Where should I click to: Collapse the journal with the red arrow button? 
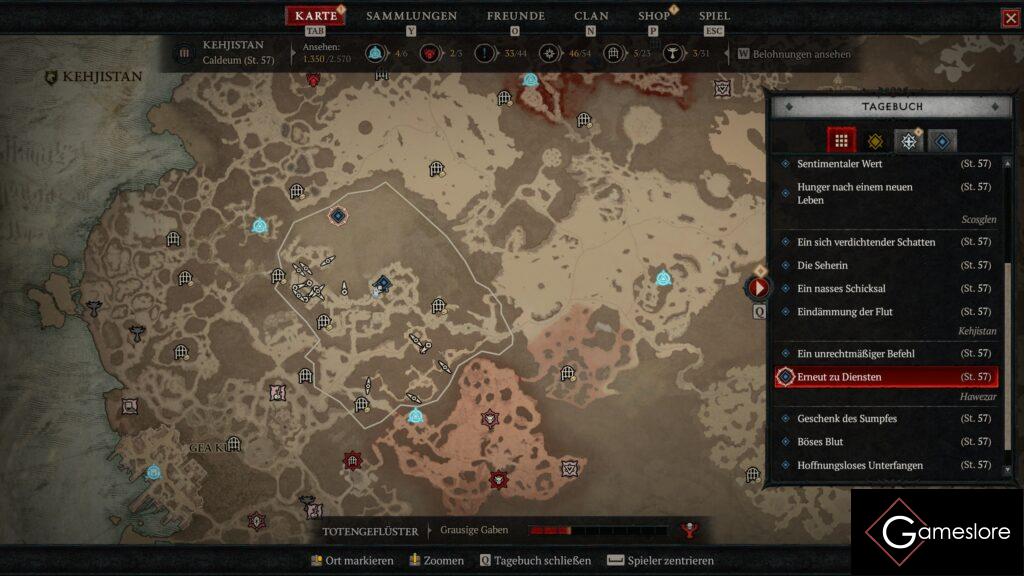pos(759,288)
